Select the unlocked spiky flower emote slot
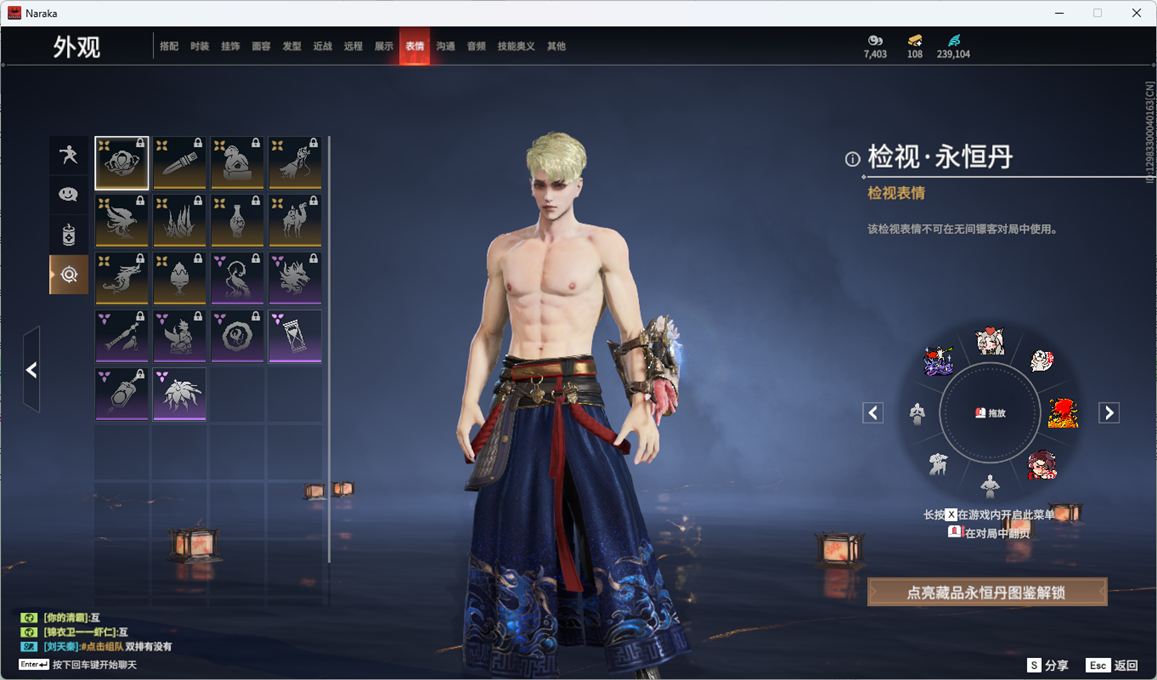The width and height of the screenshot is (1157, 680). coord(180,393)
